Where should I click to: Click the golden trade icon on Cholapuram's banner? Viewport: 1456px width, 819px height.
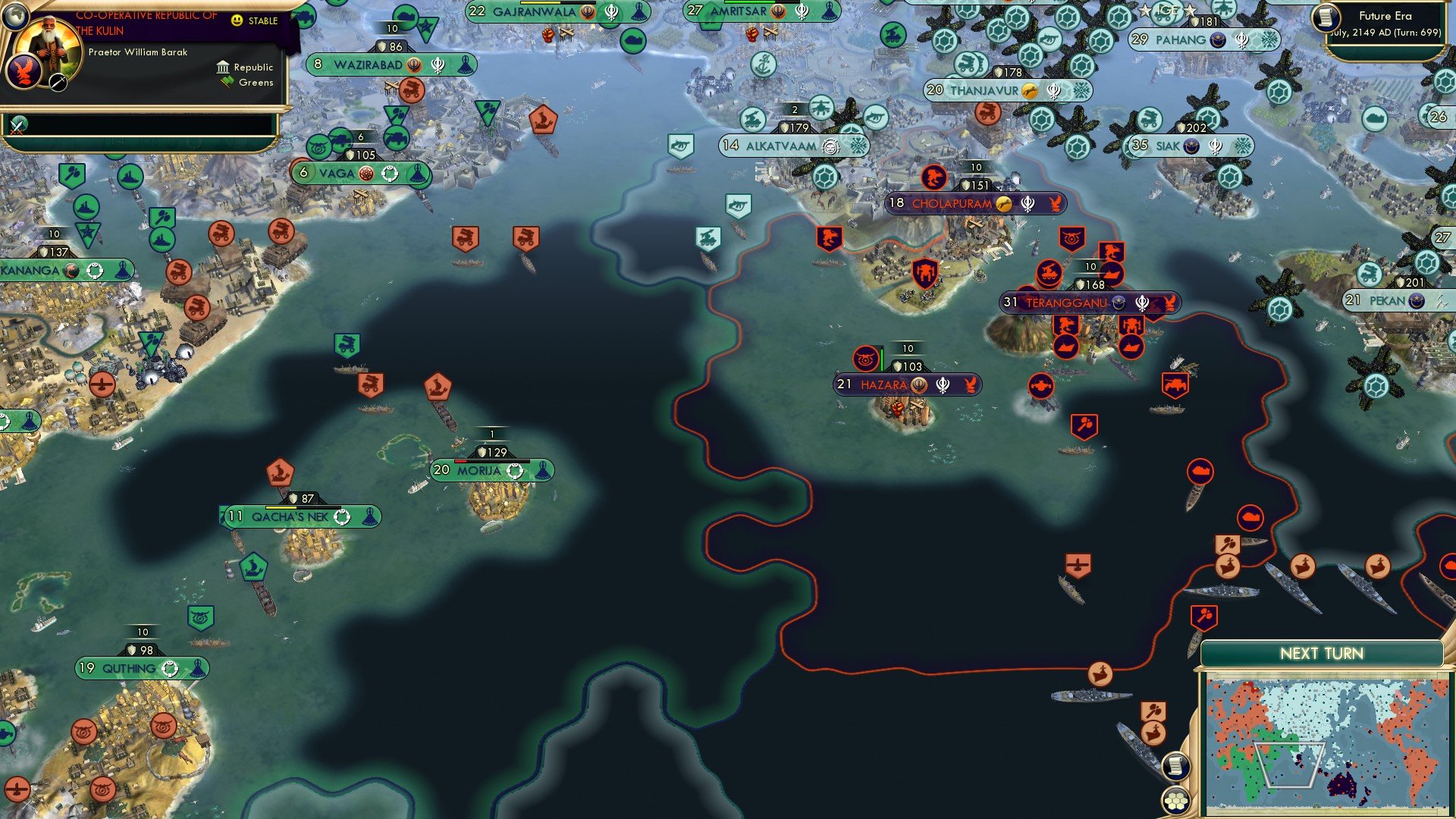1003,204
